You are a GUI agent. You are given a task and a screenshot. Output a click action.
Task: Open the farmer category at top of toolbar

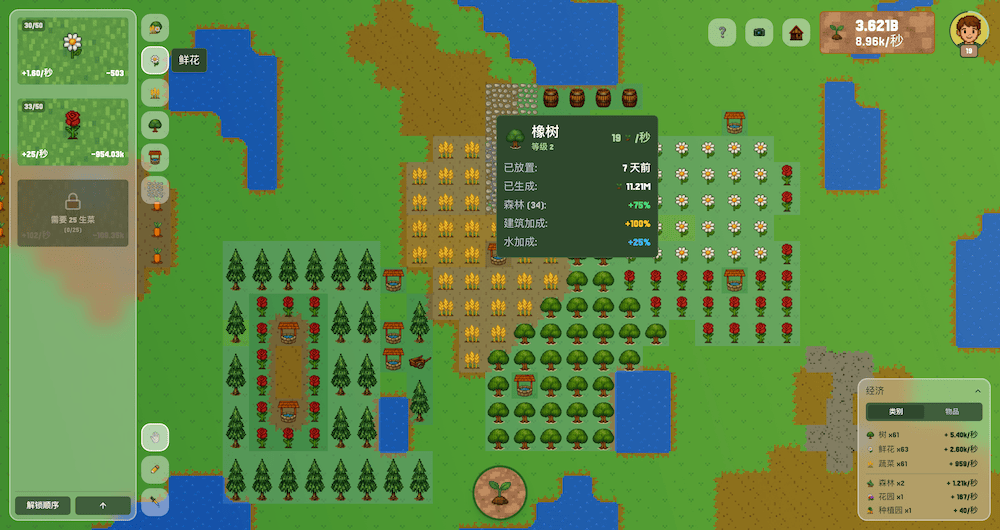[155, 28]
